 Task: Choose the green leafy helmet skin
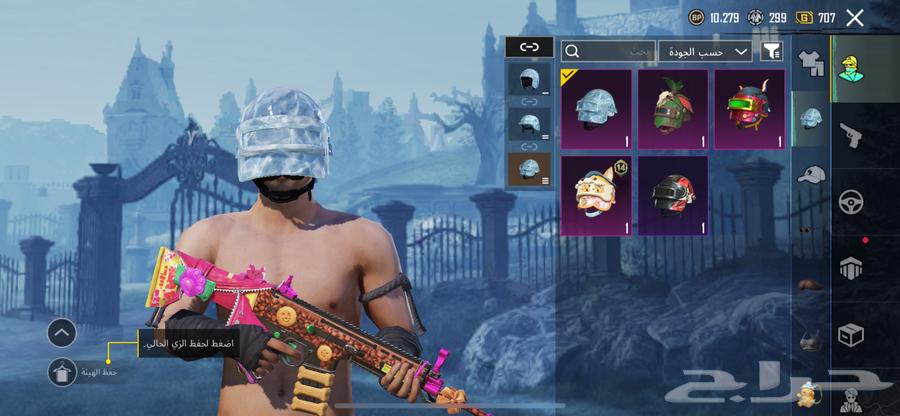pyautogui.click(x=672, y=109)
